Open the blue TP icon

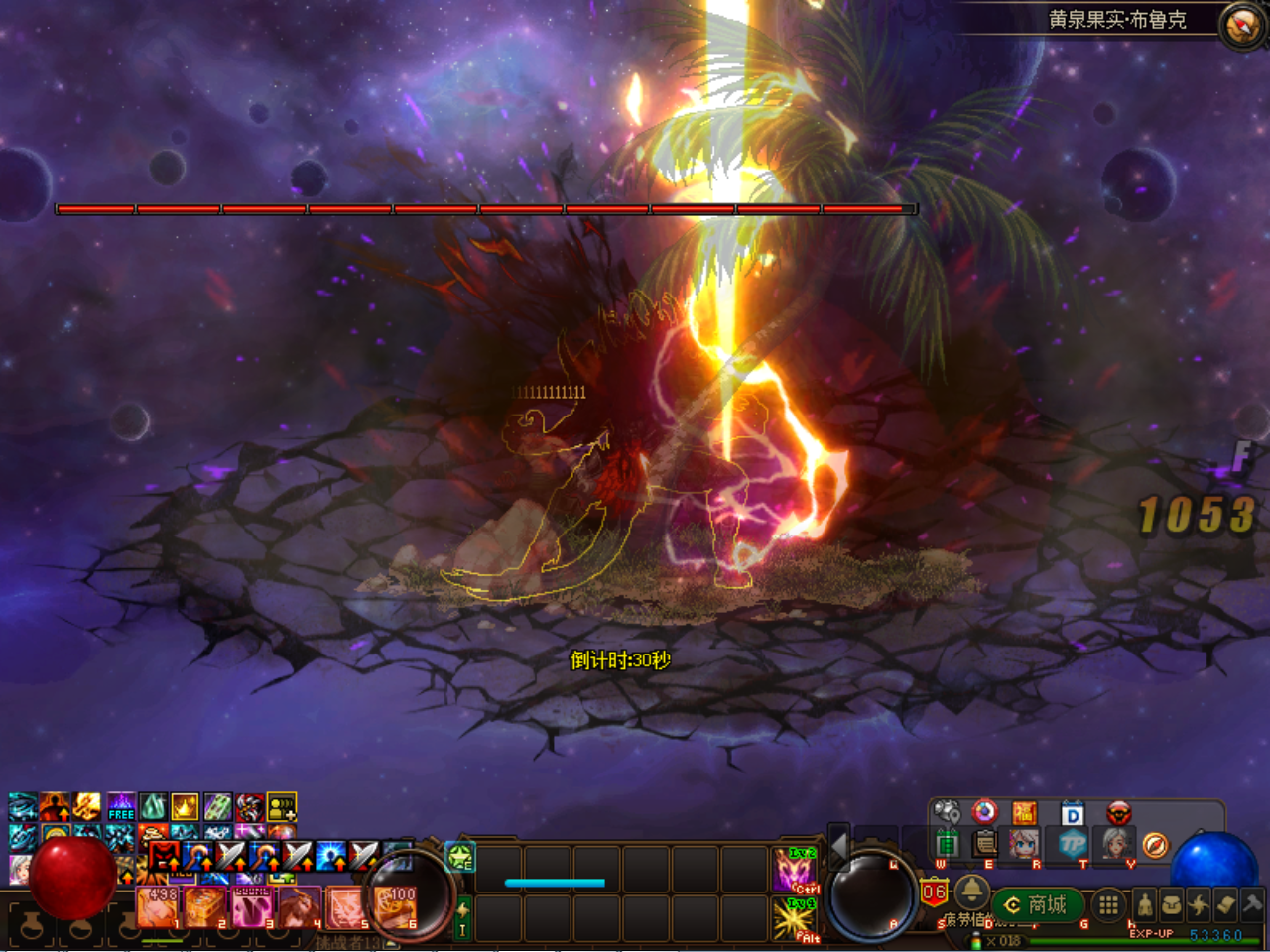tap(1073, 844)
